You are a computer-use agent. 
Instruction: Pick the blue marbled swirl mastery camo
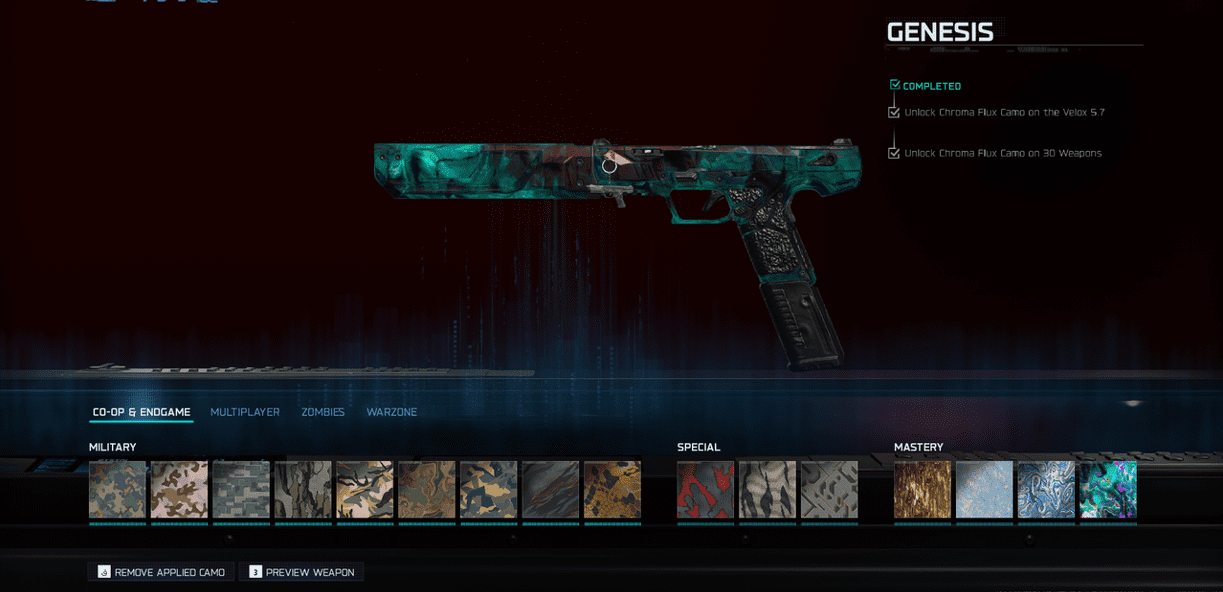click(1046, 489)
